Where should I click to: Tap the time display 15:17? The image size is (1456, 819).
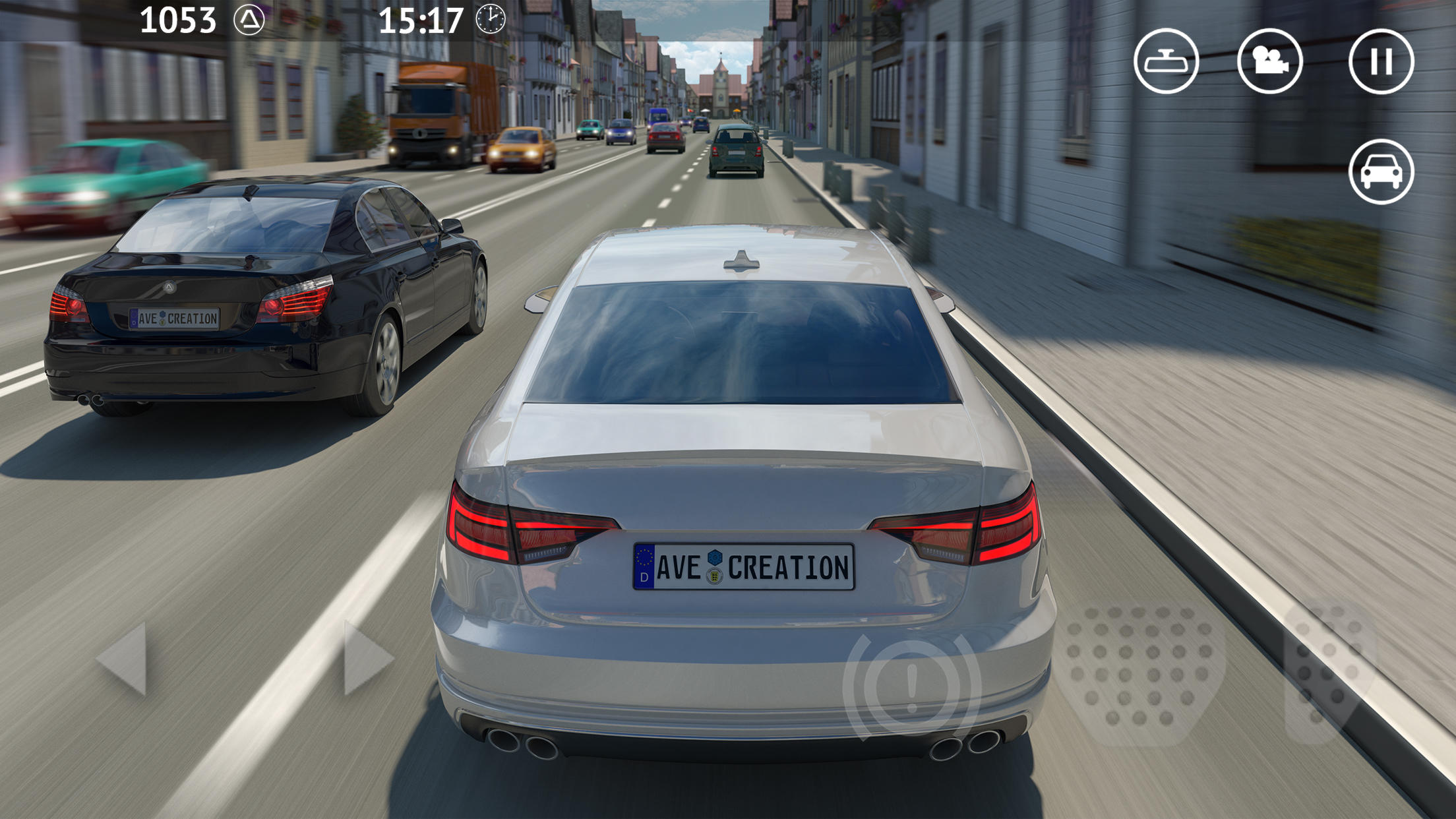[x=422, y=20]
